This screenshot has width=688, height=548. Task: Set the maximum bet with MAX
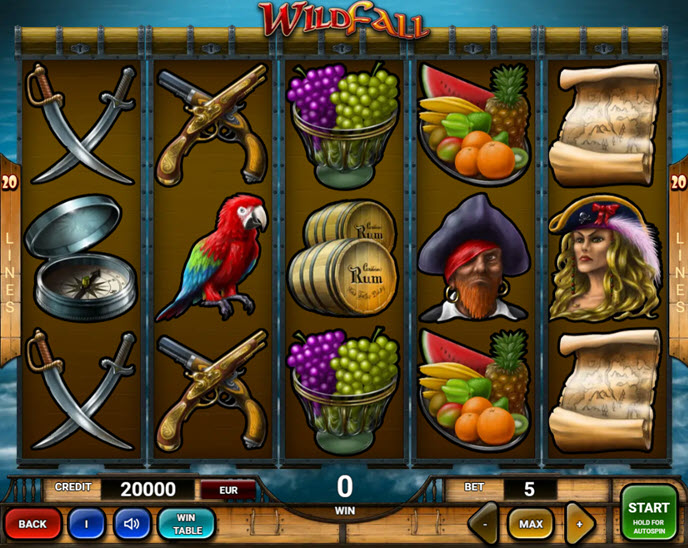coord(530,523)
